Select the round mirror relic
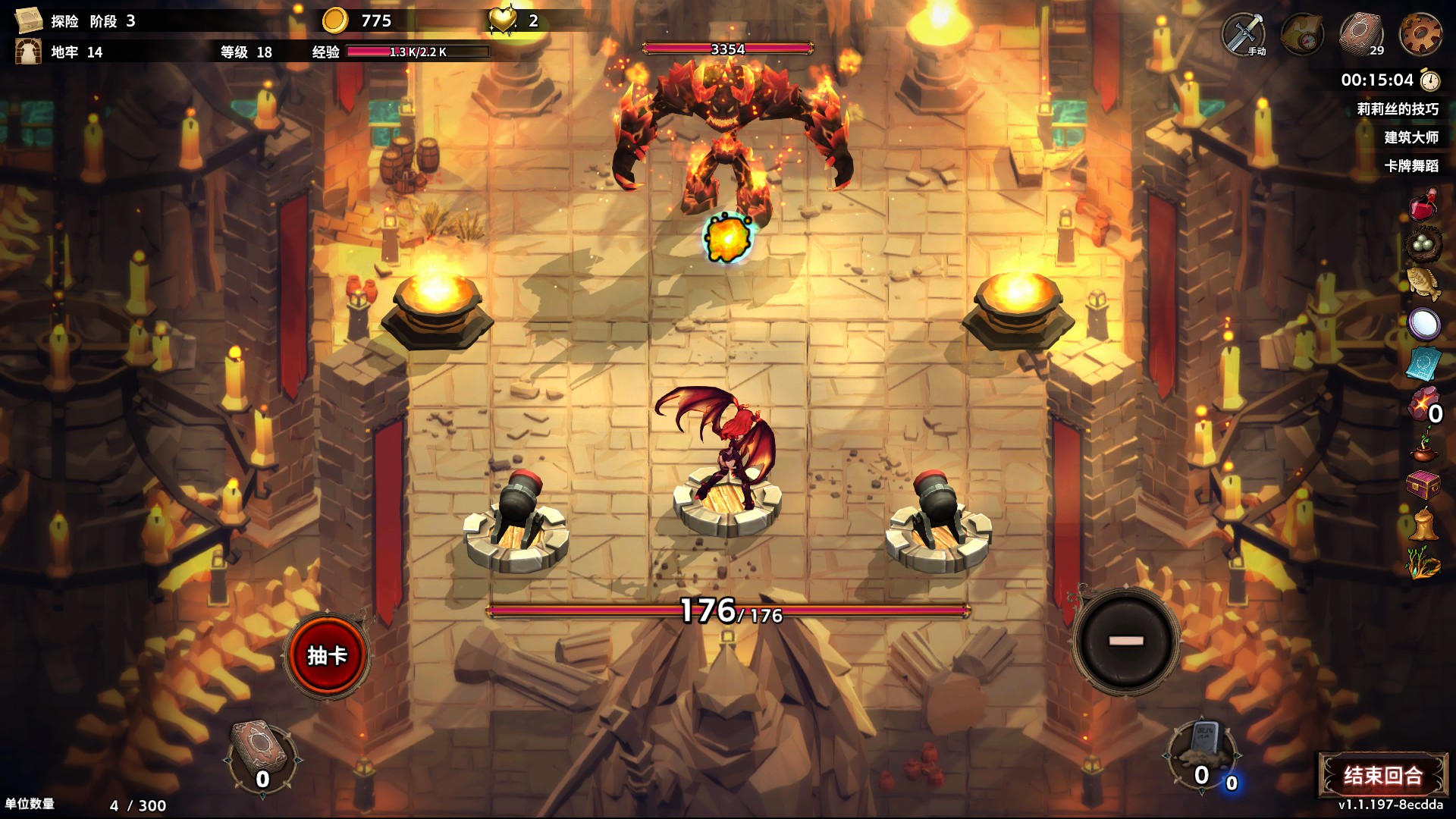This screenshot has width=1456, height=819. pos(1423,324)
